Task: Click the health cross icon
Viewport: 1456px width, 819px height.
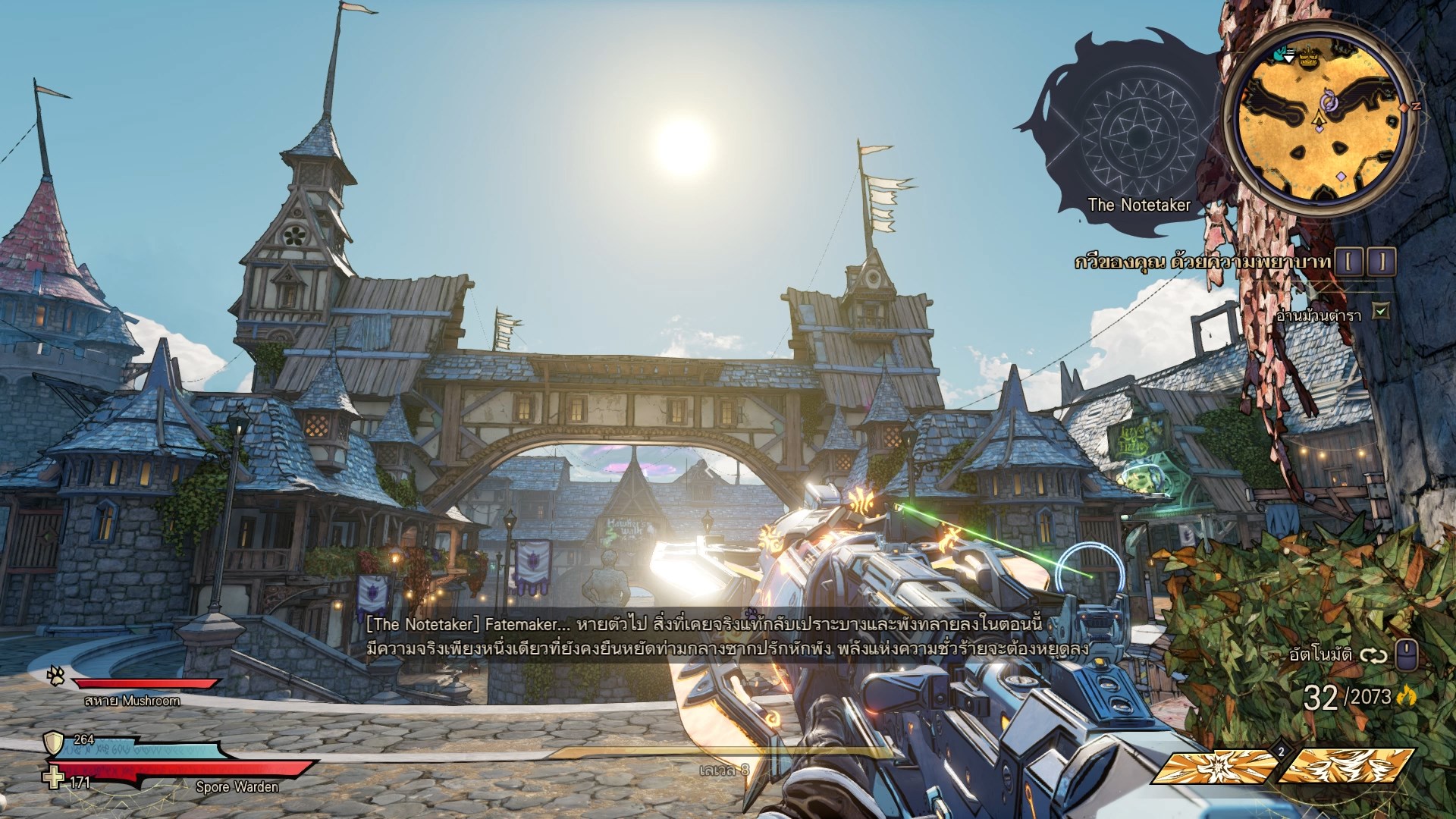Action: coord(54,780)
